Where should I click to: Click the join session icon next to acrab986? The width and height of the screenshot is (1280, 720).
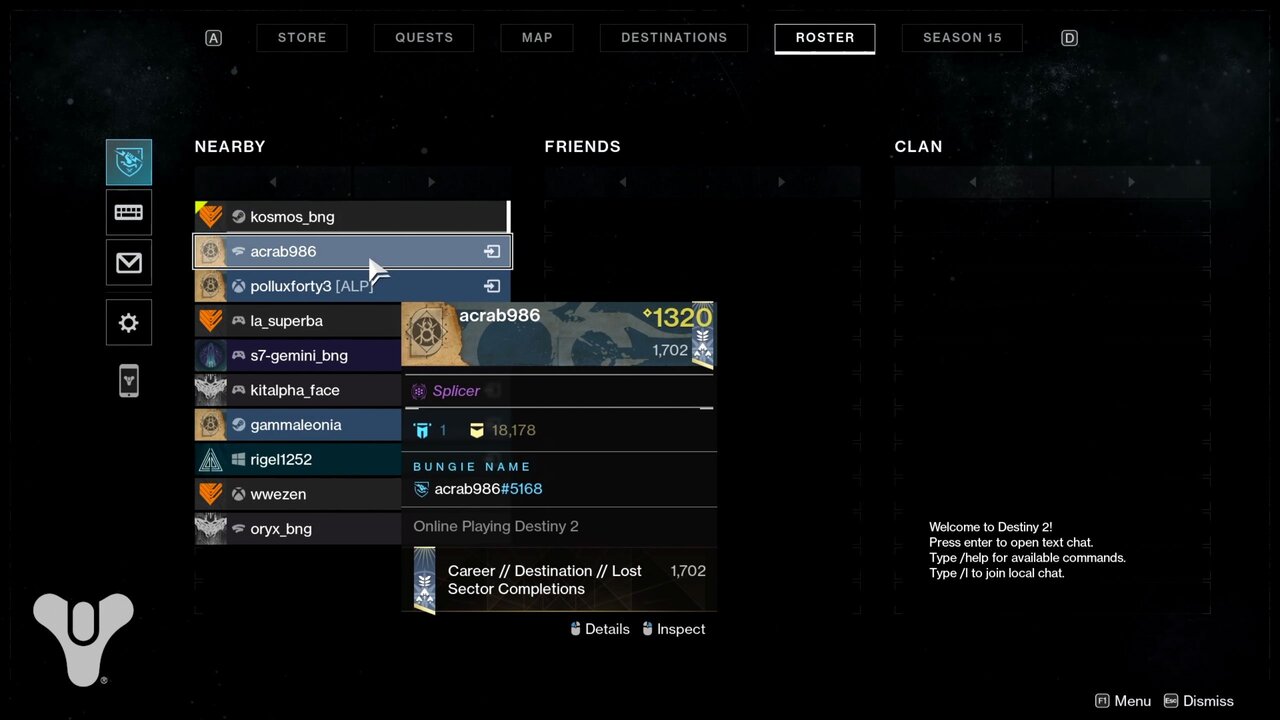(491, 251)
